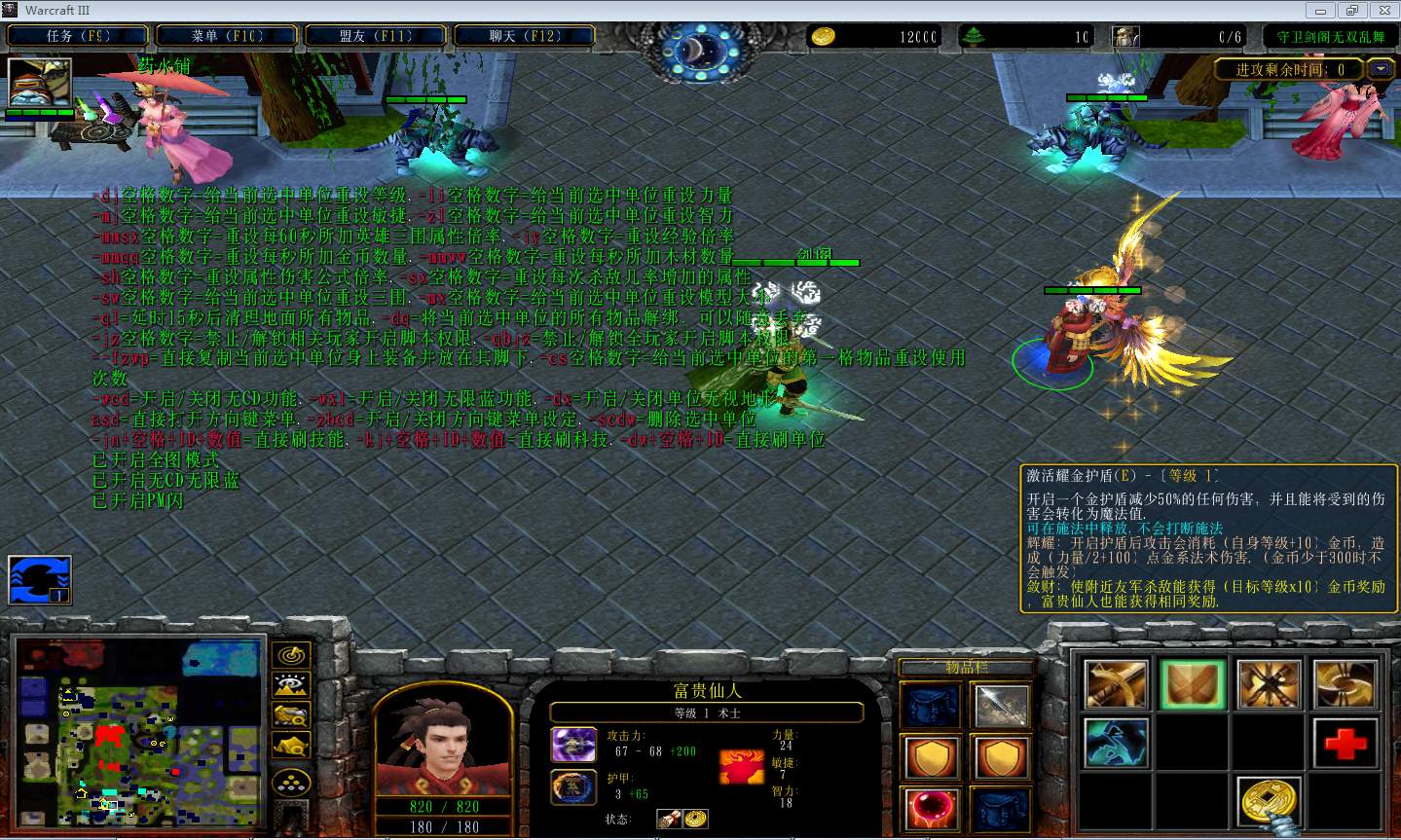Click the crossed-spears ability icon
Screen dimensions: 1401x840
click(1269, 684)
